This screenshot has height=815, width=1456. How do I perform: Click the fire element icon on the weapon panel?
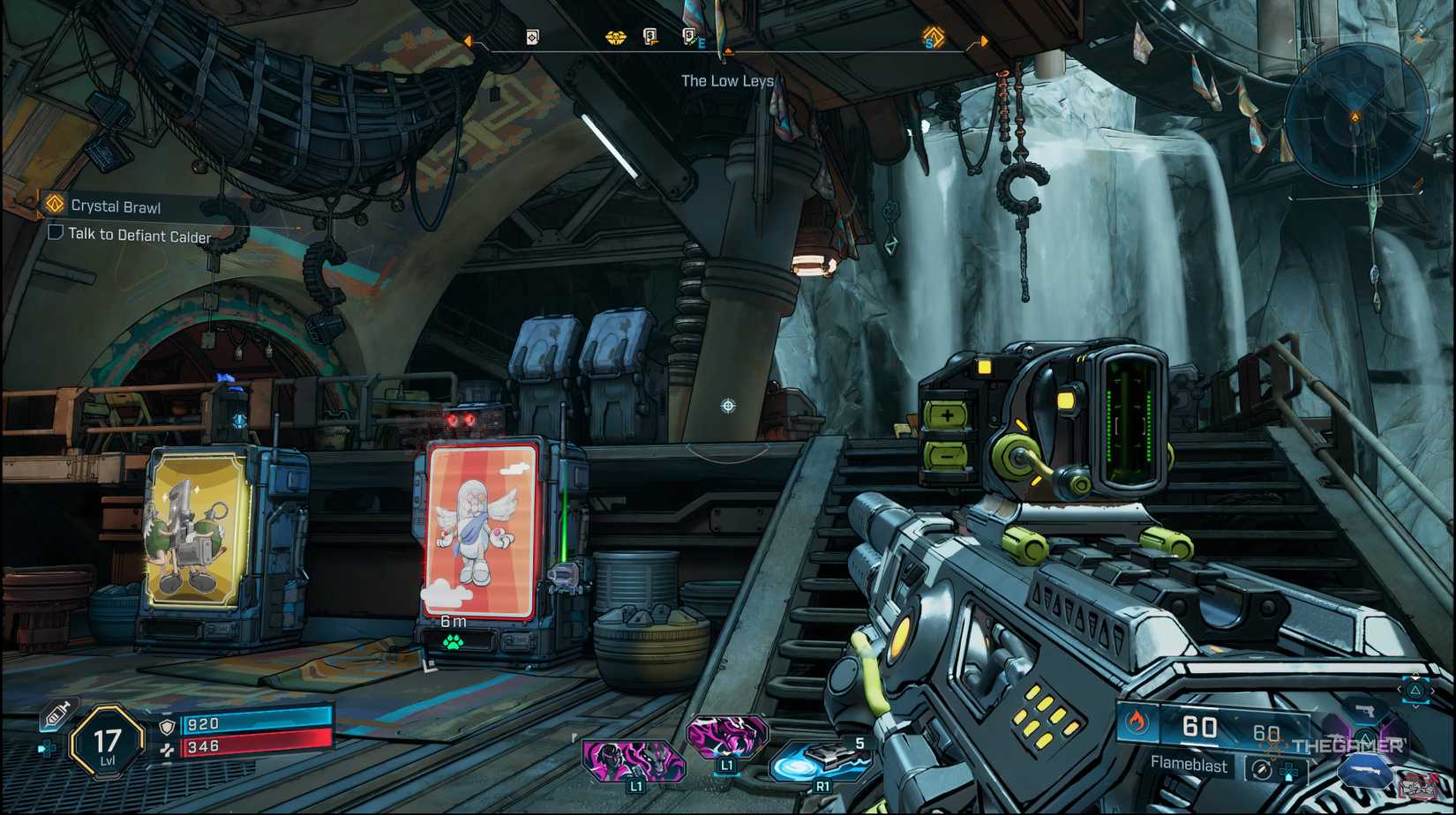(x=1137, y=723)
